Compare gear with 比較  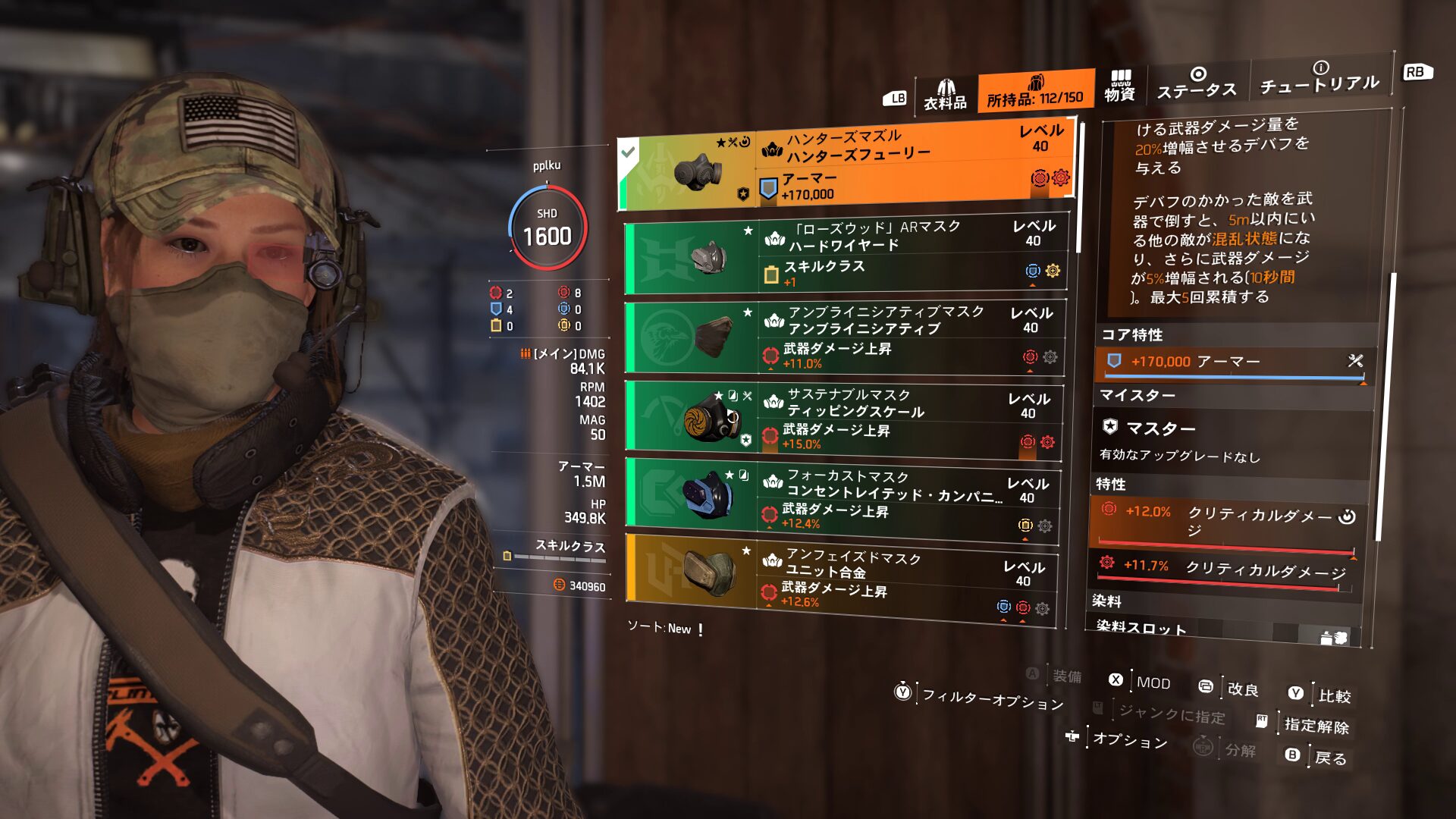point(1334,695)
